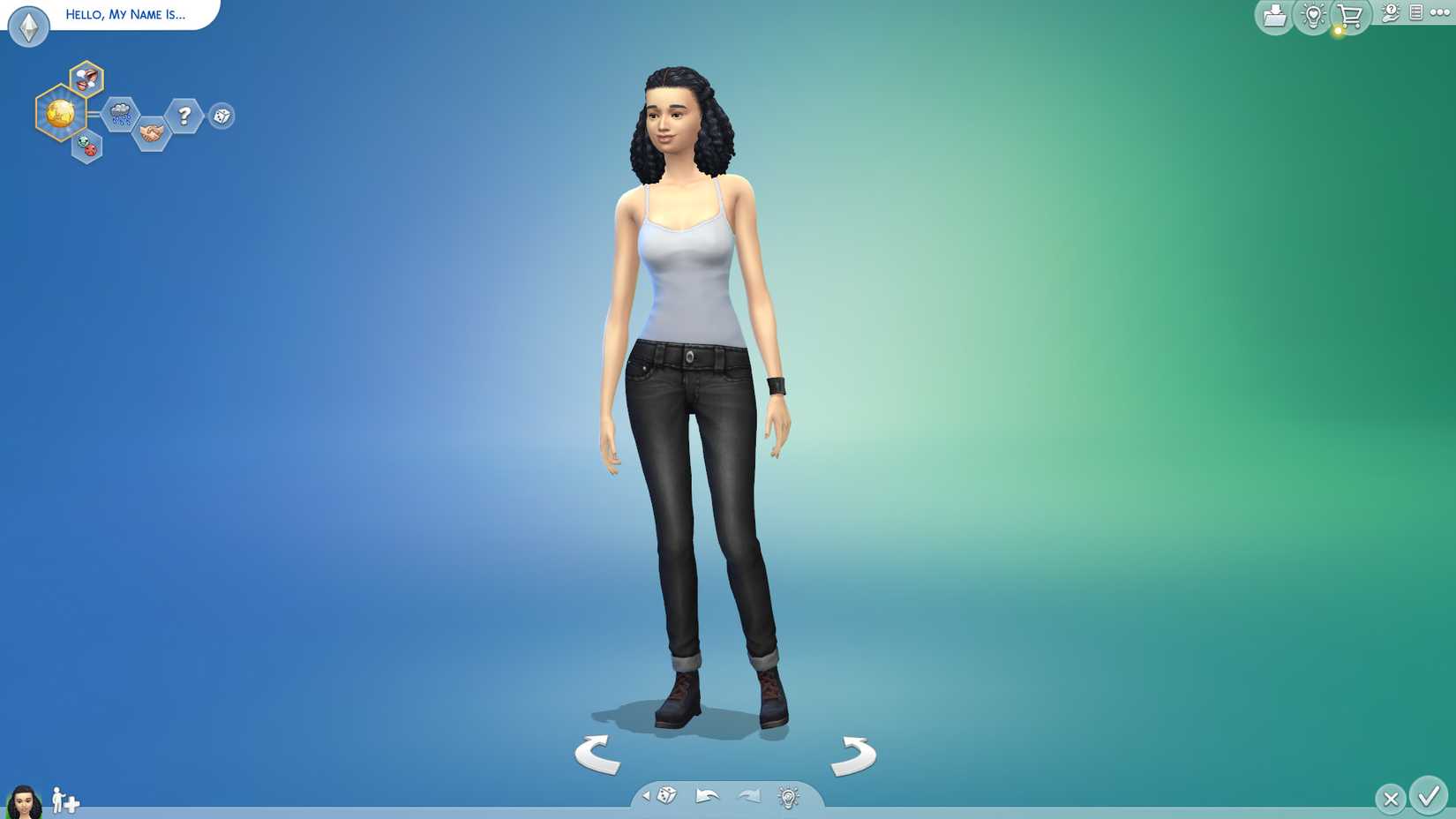
Task: Open the lessons notebook icon
Action: coord(1416,13)
